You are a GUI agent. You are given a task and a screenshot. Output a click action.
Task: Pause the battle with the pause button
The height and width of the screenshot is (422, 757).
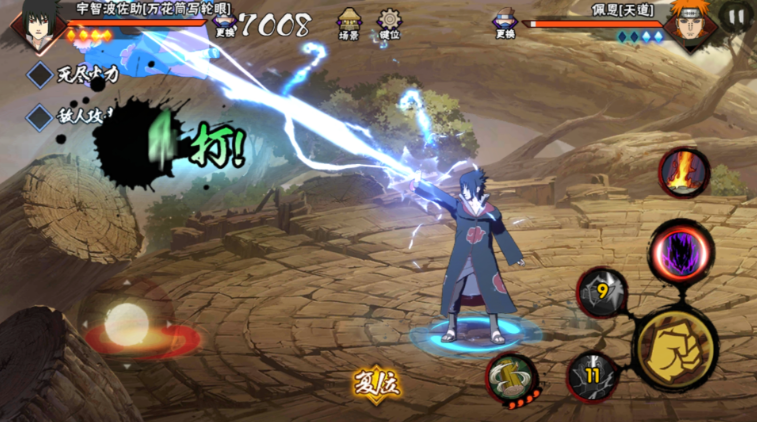pyautogui.click(x=736, y=17)
